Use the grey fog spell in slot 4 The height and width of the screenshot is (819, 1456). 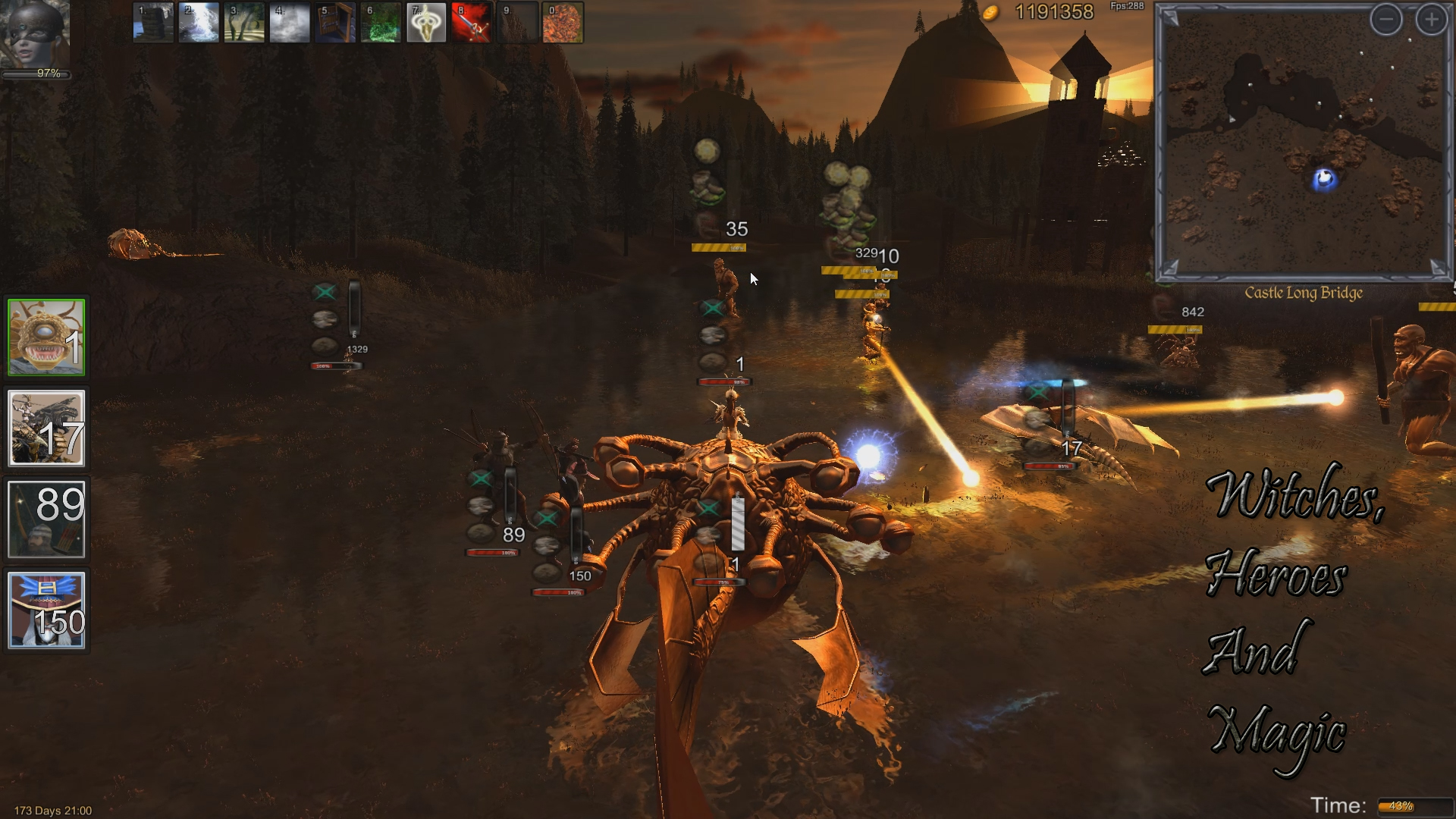tap(290, 23)
